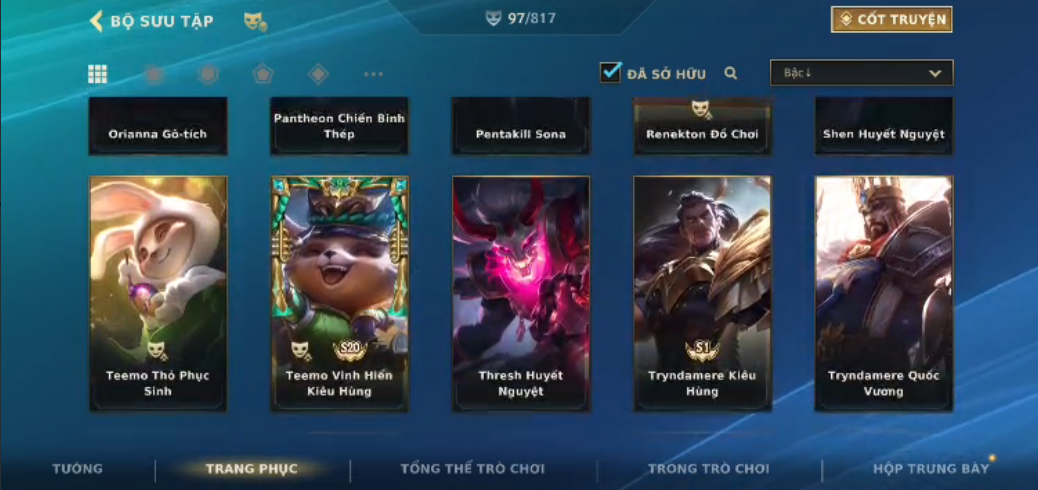Choose the diamond rarity filter icon
This screenshot has width=1038, height=490.
[318, 73]
